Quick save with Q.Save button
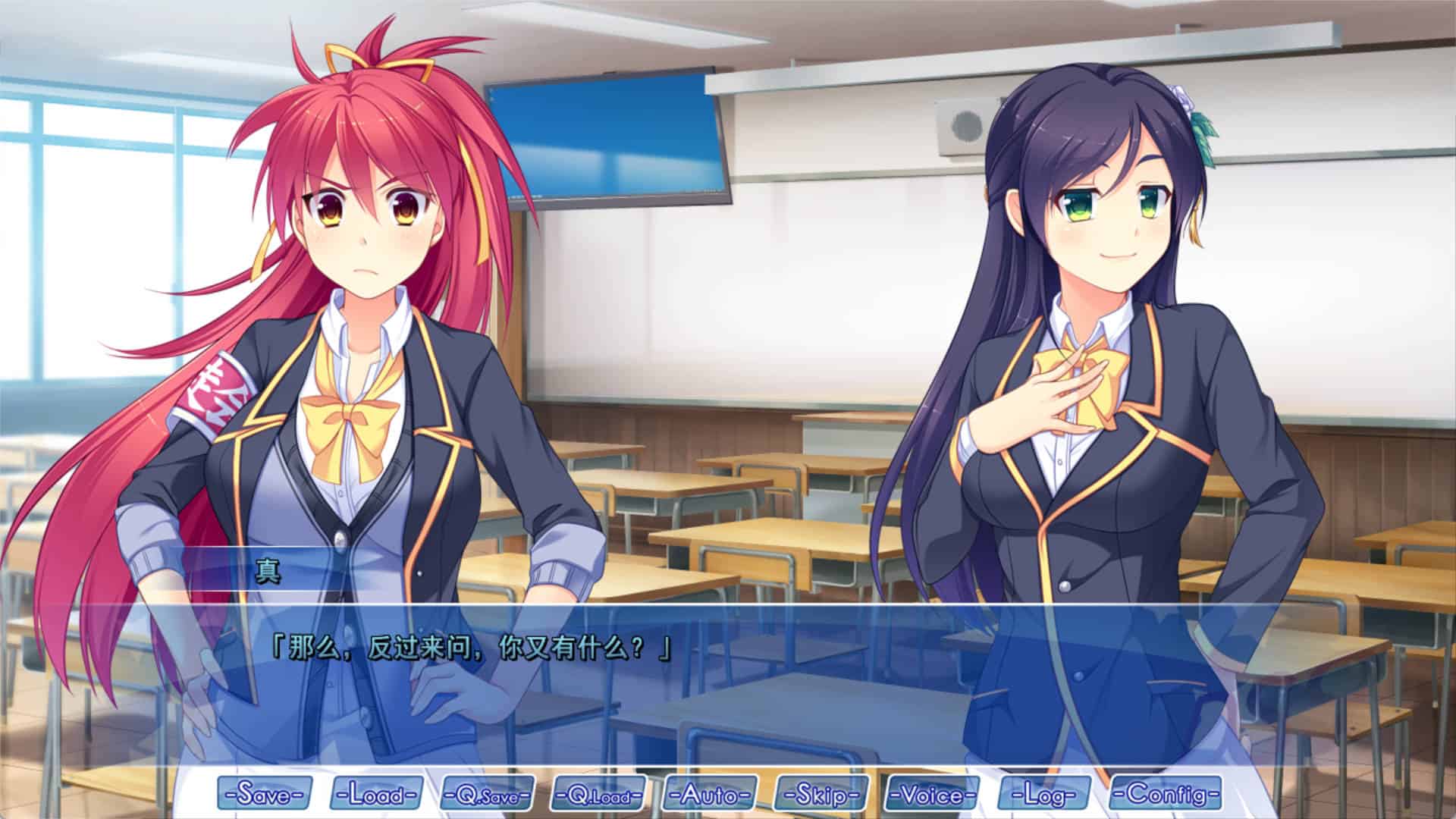 (487, 793)
